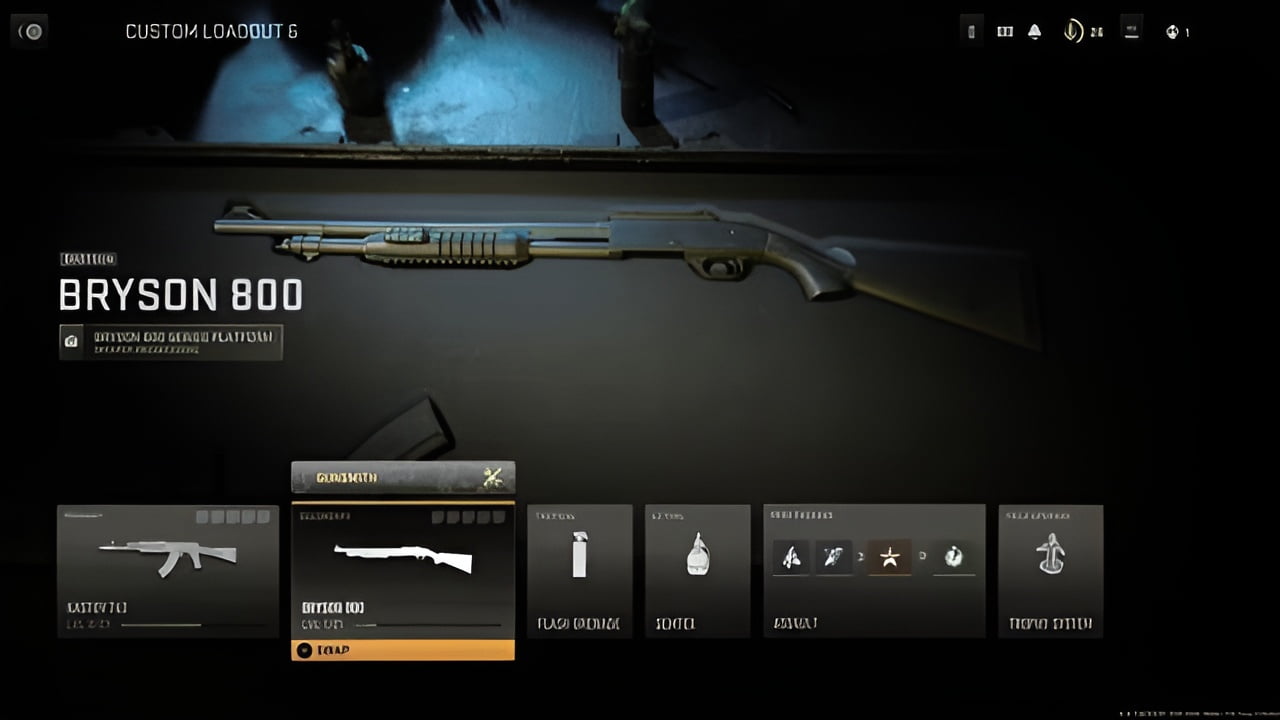Open the Gunsmith tab above the shotgun card
This screenshot has height=720, width=1280.
click(403, 477)
